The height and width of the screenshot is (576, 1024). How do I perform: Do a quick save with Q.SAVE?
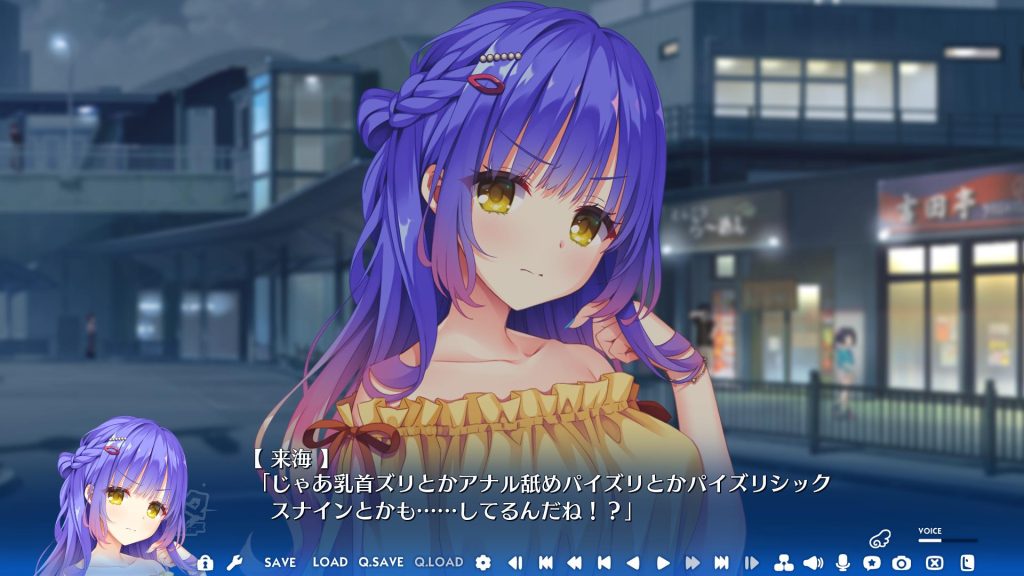pos(381,562)
